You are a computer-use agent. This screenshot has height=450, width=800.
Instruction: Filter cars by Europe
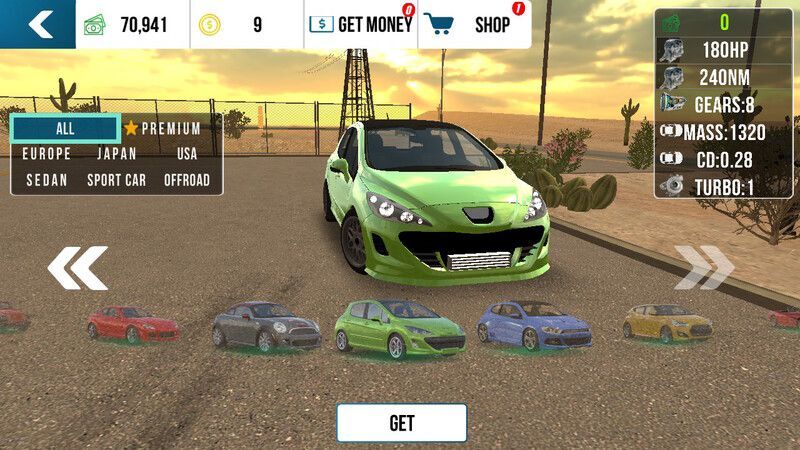click(47, 154)
